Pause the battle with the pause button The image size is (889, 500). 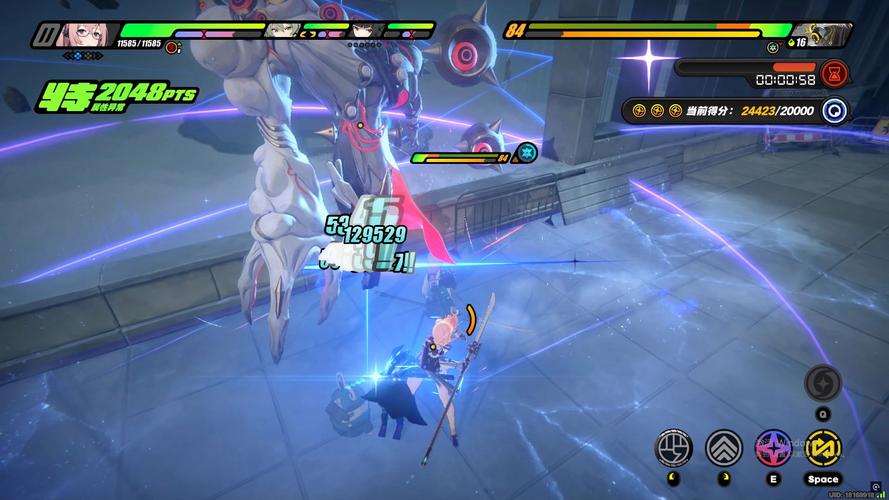[x=44, y=36]
